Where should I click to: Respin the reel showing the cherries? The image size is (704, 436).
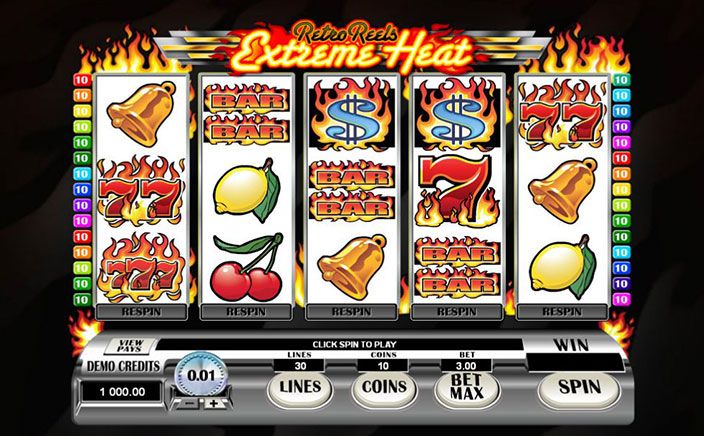[x=245, y=311]
